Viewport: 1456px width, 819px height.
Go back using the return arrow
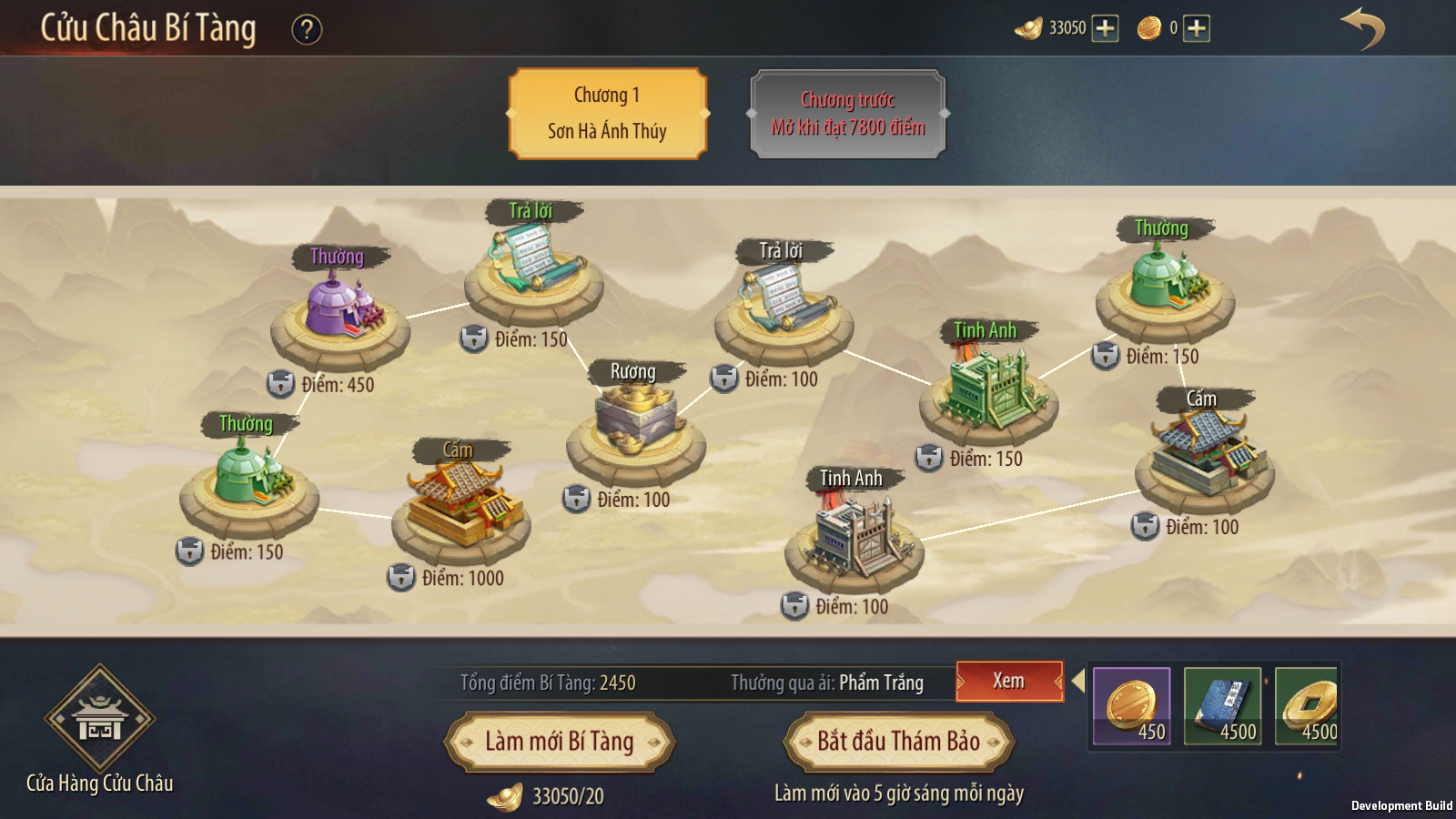pos(1362,29)
